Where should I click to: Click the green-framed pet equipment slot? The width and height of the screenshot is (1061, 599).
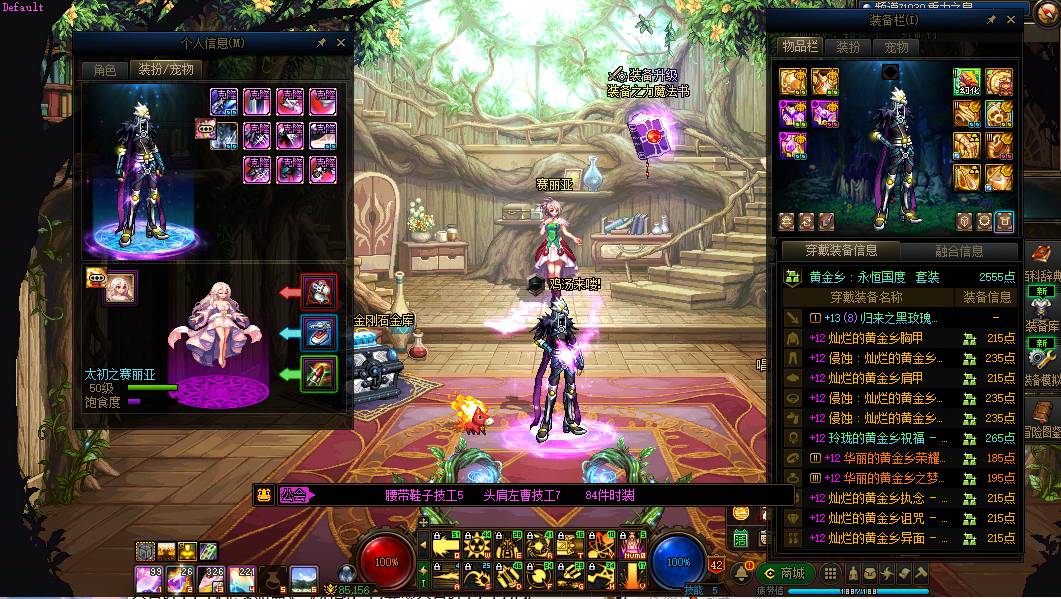coord(319,375)
